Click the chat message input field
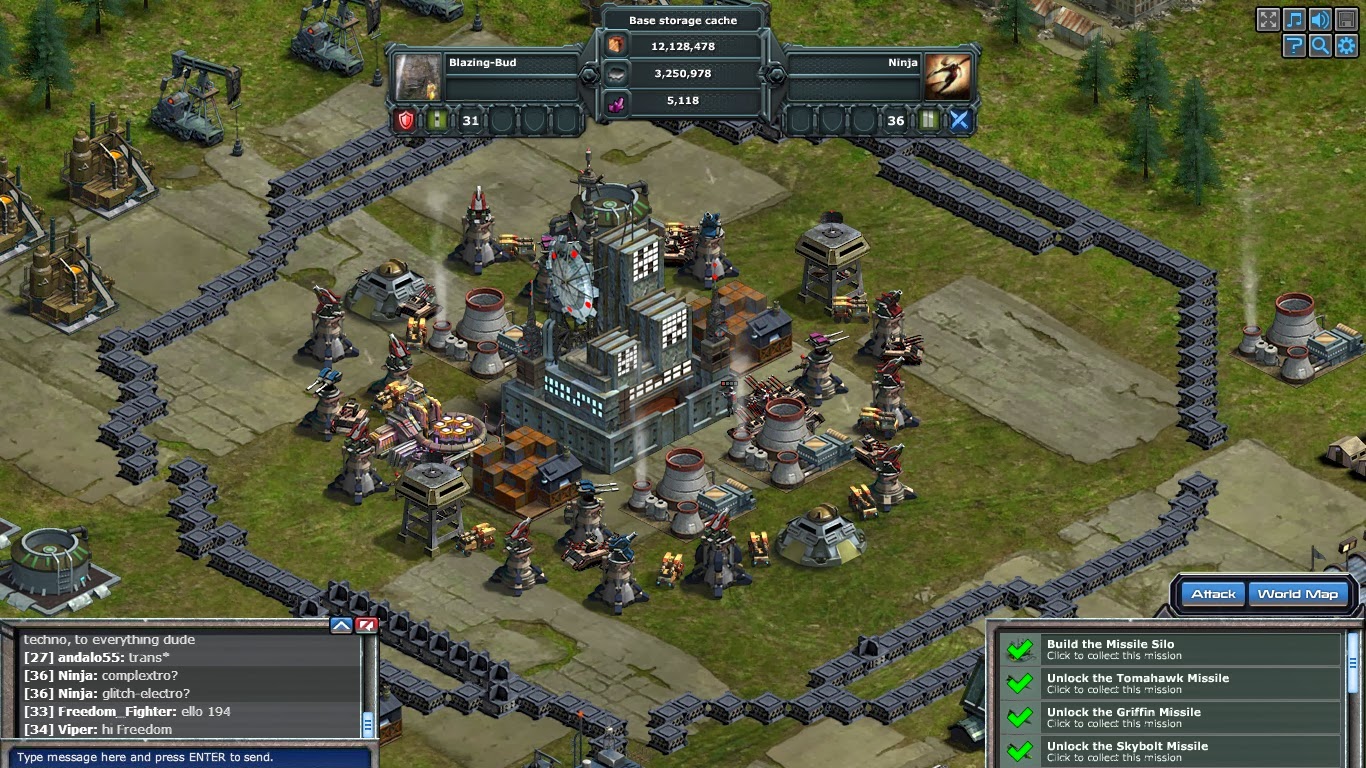The height and width of the screenshot is (768, 1366). pos(185,757)
